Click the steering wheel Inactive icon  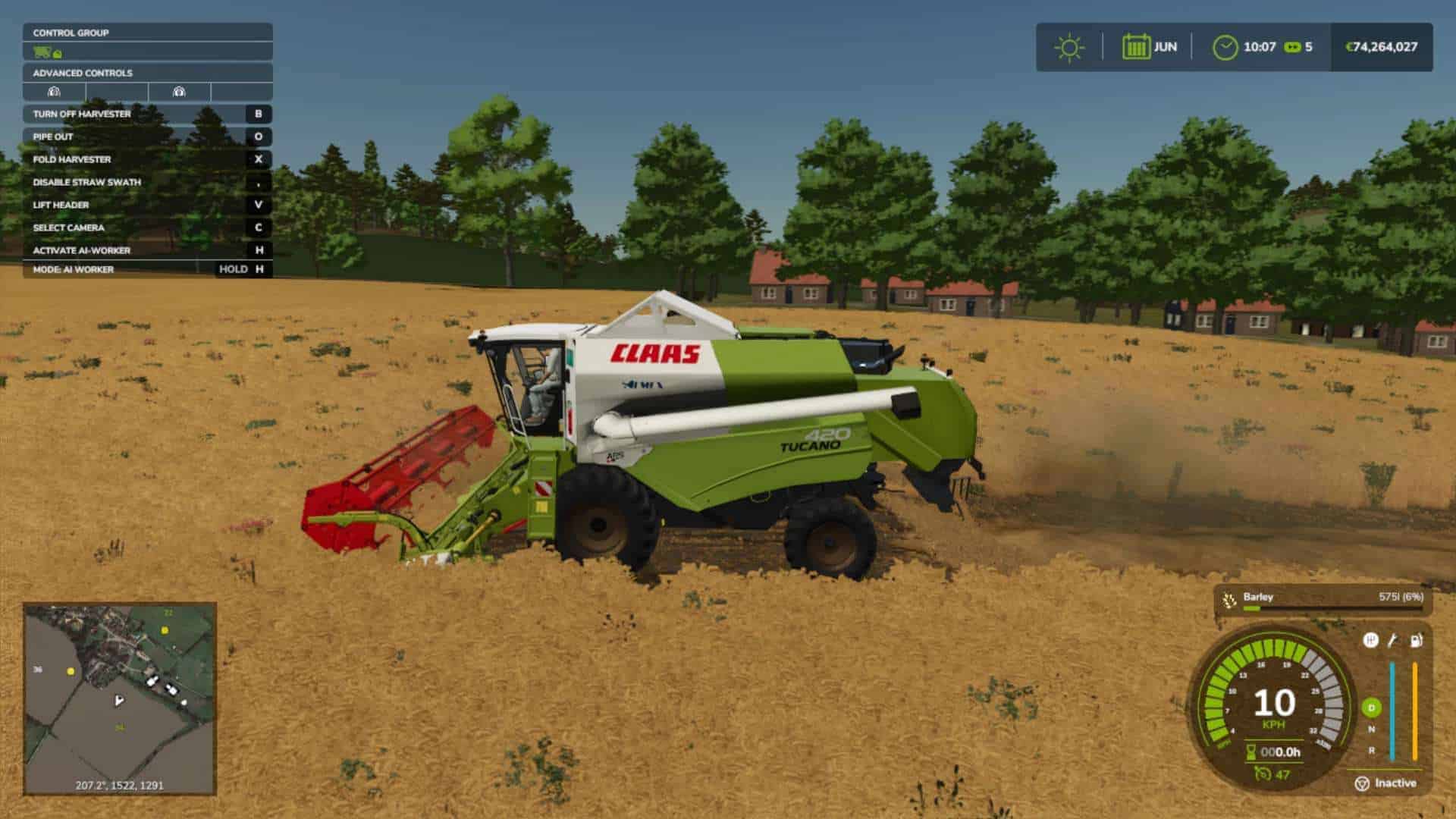coord(1362,783)
